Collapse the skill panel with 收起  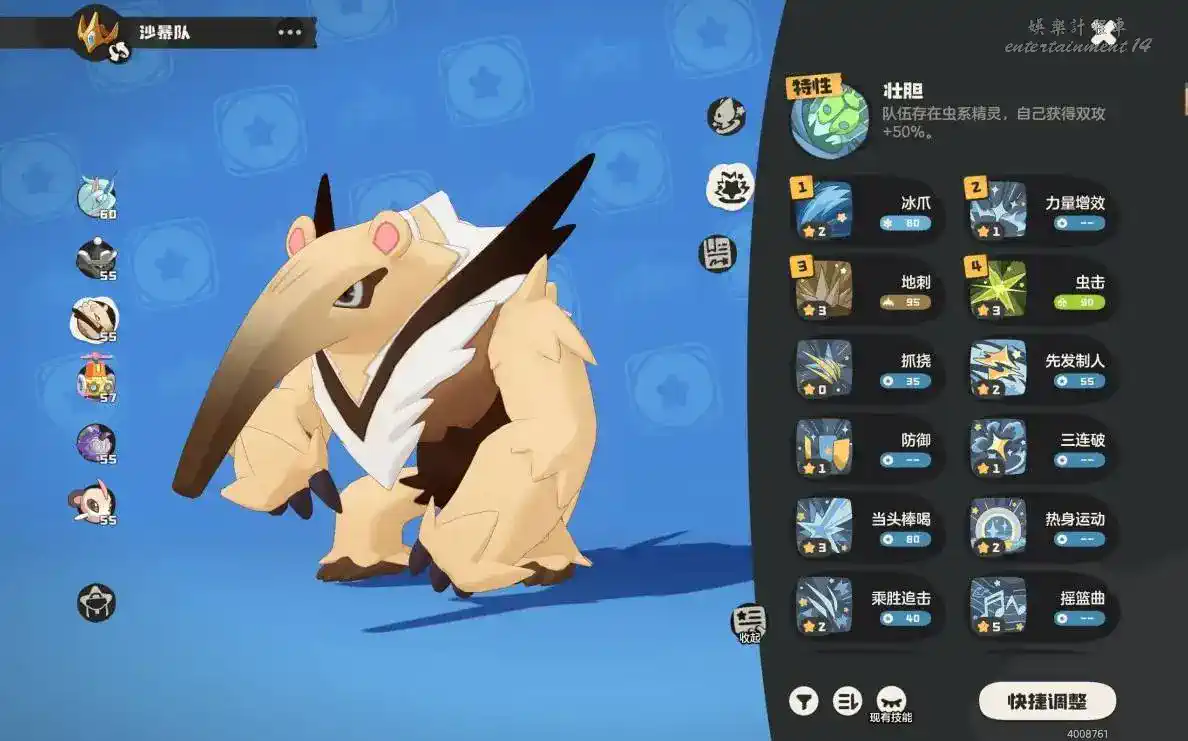749,624
